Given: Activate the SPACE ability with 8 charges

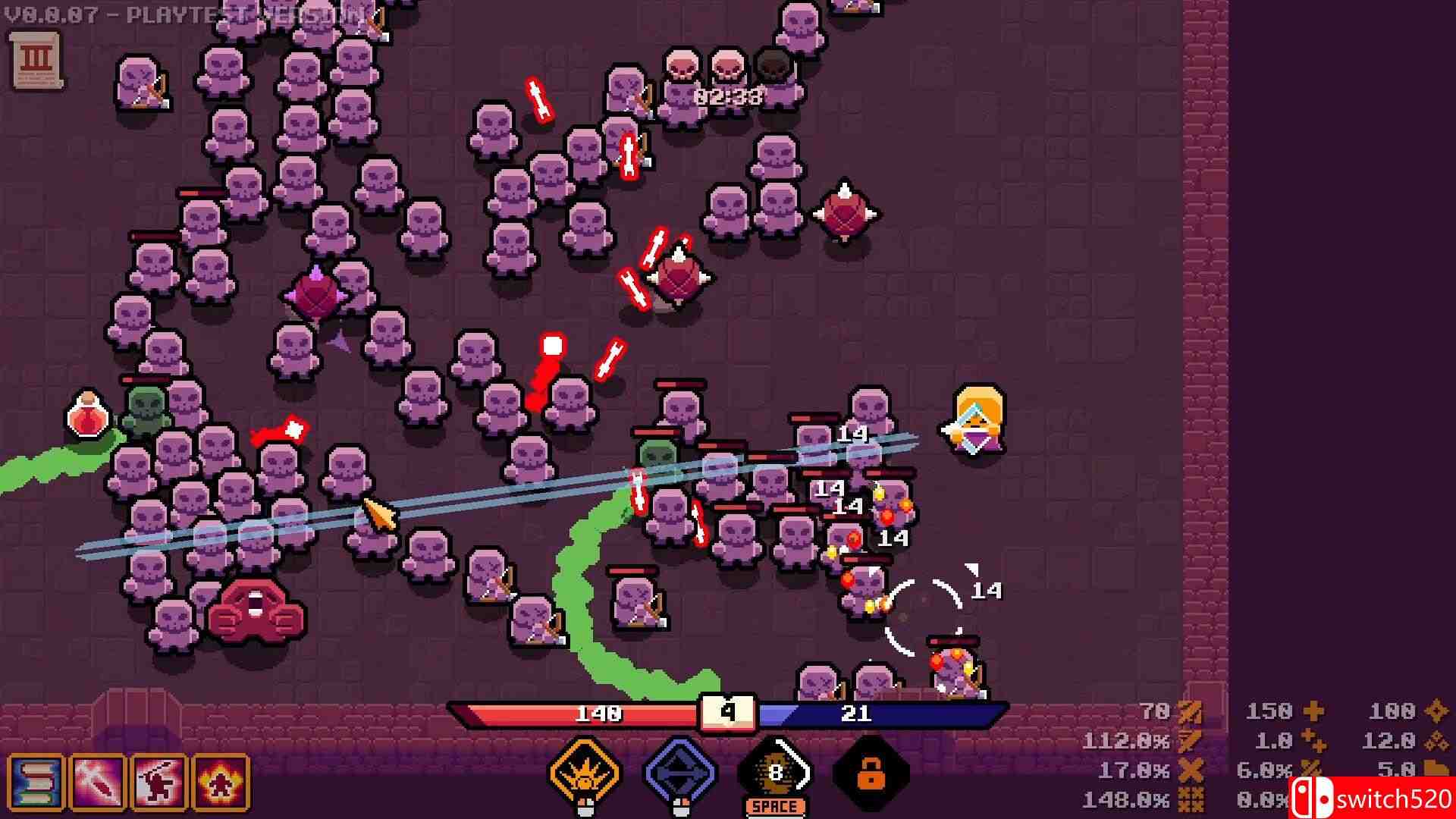Looking at the screenshot, I should pyautogui.click(x=775, y=773).
